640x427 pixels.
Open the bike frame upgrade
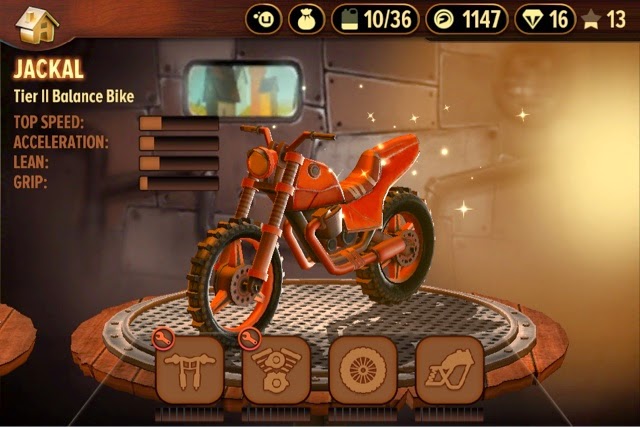point(449,368)
